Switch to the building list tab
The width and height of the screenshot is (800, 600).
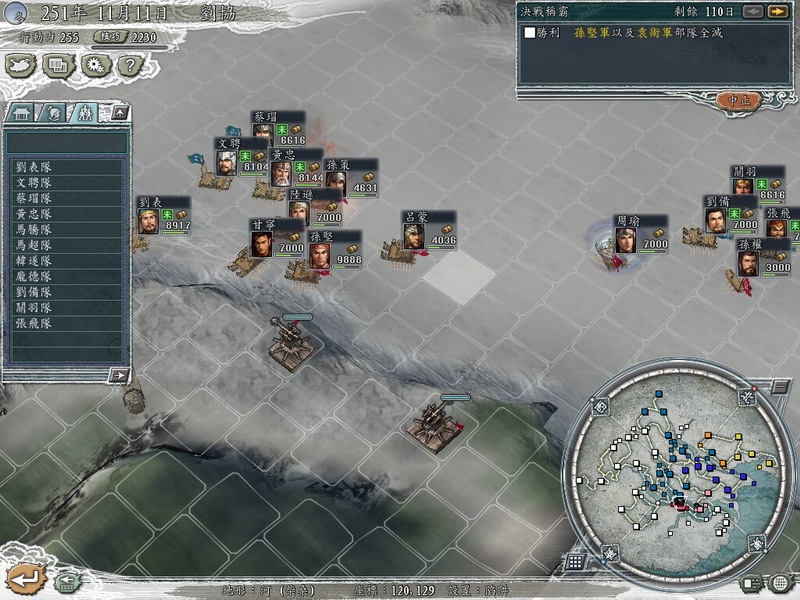coord(22,112)
